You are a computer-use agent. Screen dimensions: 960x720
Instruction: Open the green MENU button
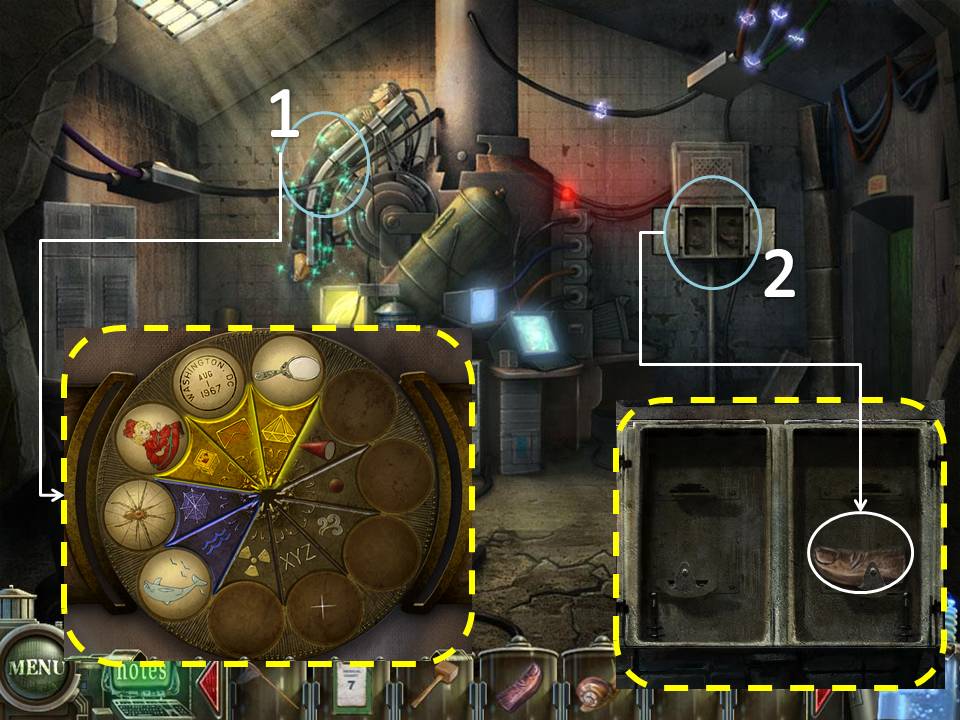point(35,668)
